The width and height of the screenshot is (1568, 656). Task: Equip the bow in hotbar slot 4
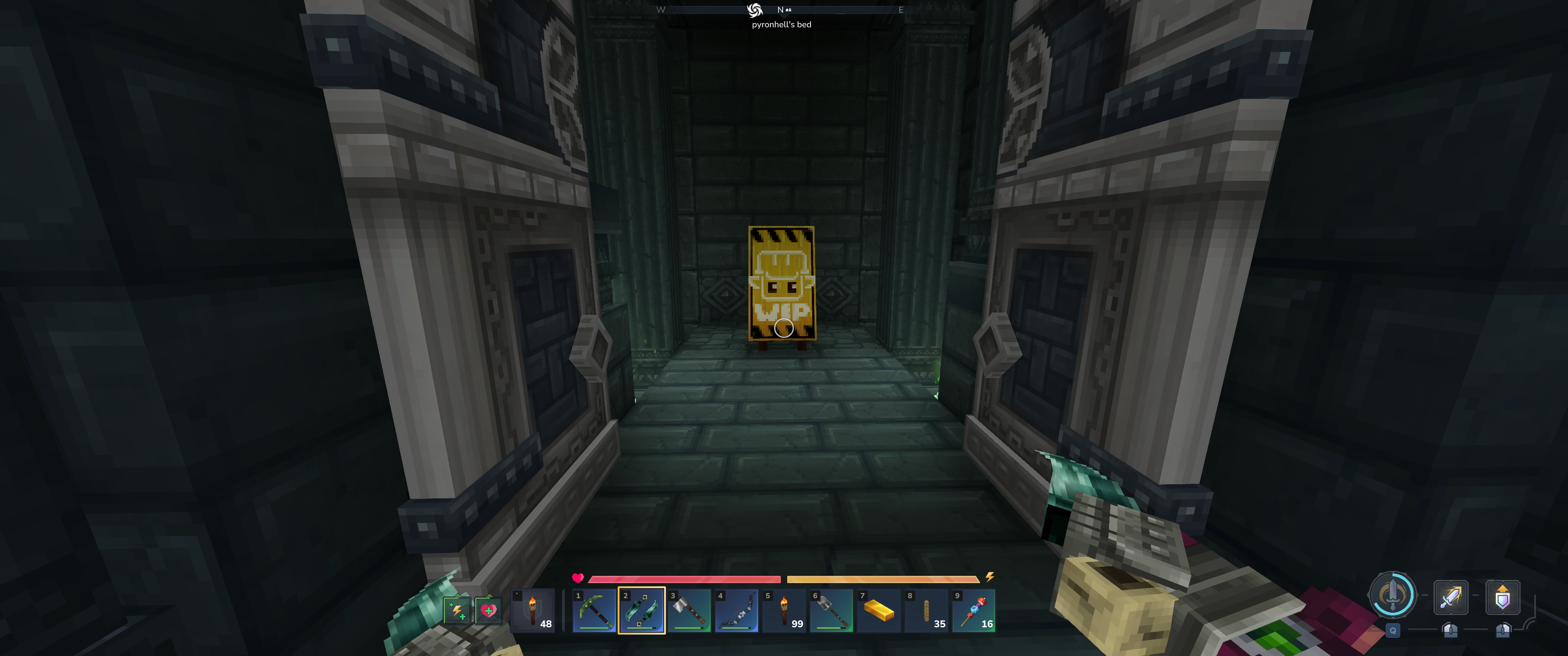point(737,610)
